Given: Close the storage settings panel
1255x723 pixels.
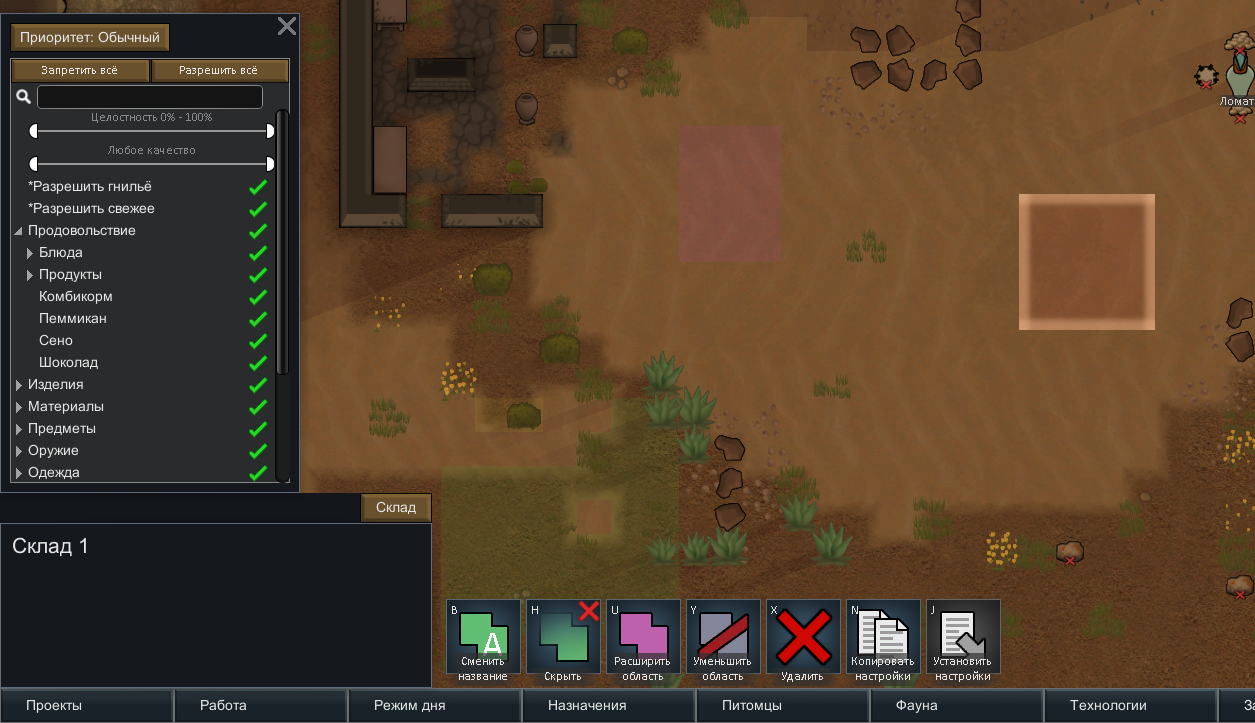Looking at the screenshot, I should tap(287, 26).
